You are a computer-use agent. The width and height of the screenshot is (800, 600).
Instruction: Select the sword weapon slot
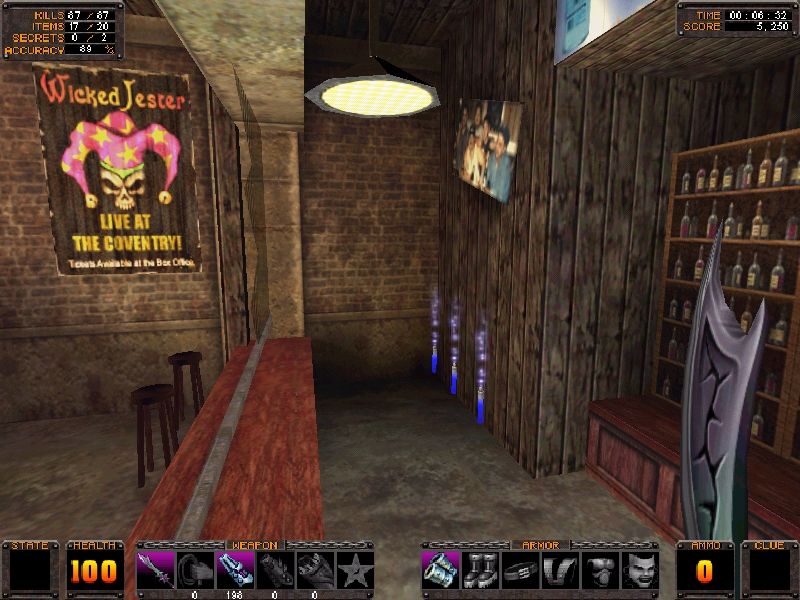pyautogui.click(x=156, y=570)
